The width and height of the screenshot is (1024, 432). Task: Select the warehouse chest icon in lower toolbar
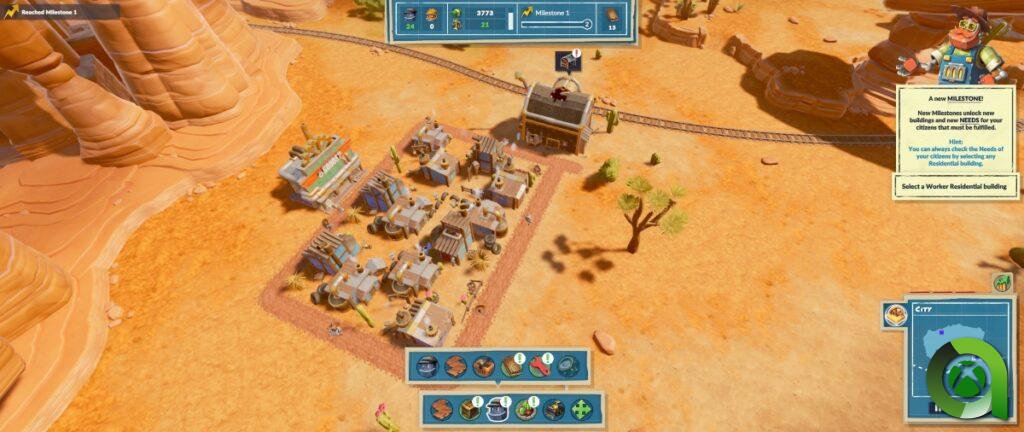469,409
